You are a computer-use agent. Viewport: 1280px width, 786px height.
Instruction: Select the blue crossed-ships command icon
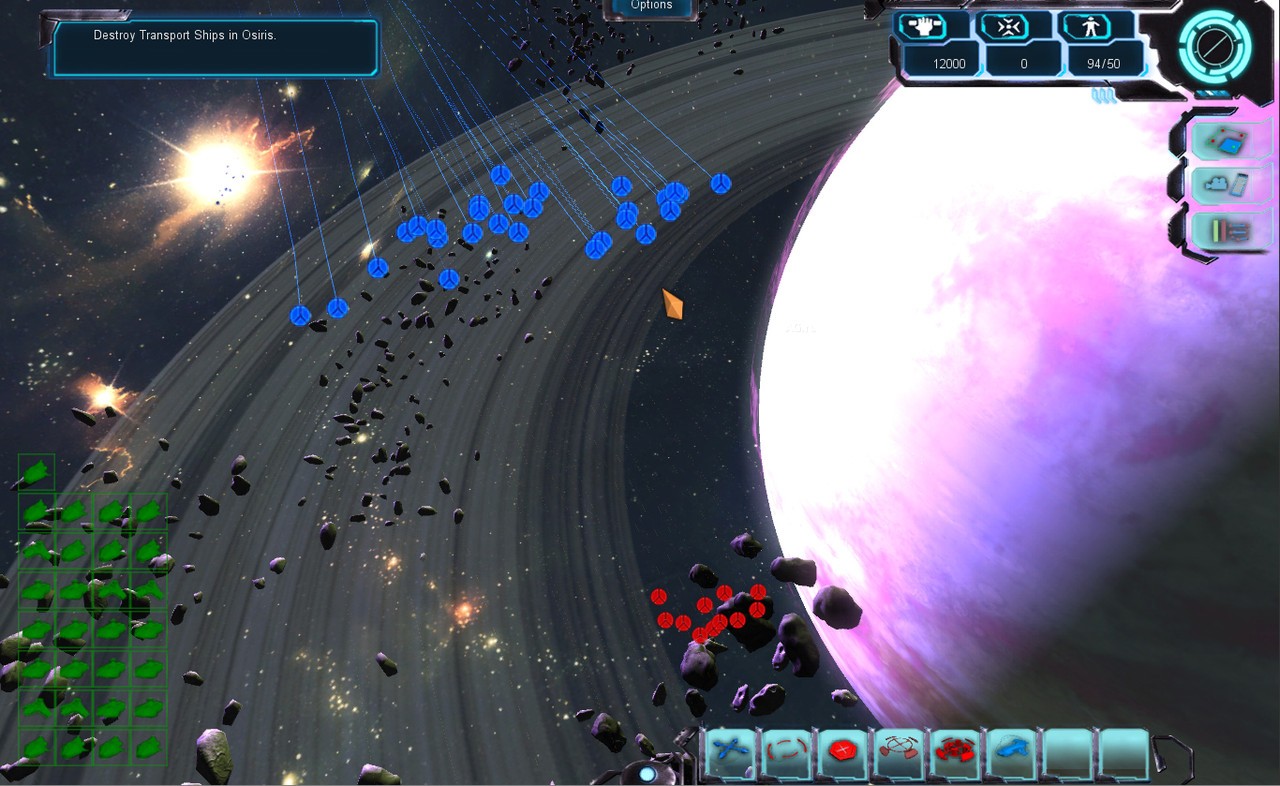click(733, 750)
